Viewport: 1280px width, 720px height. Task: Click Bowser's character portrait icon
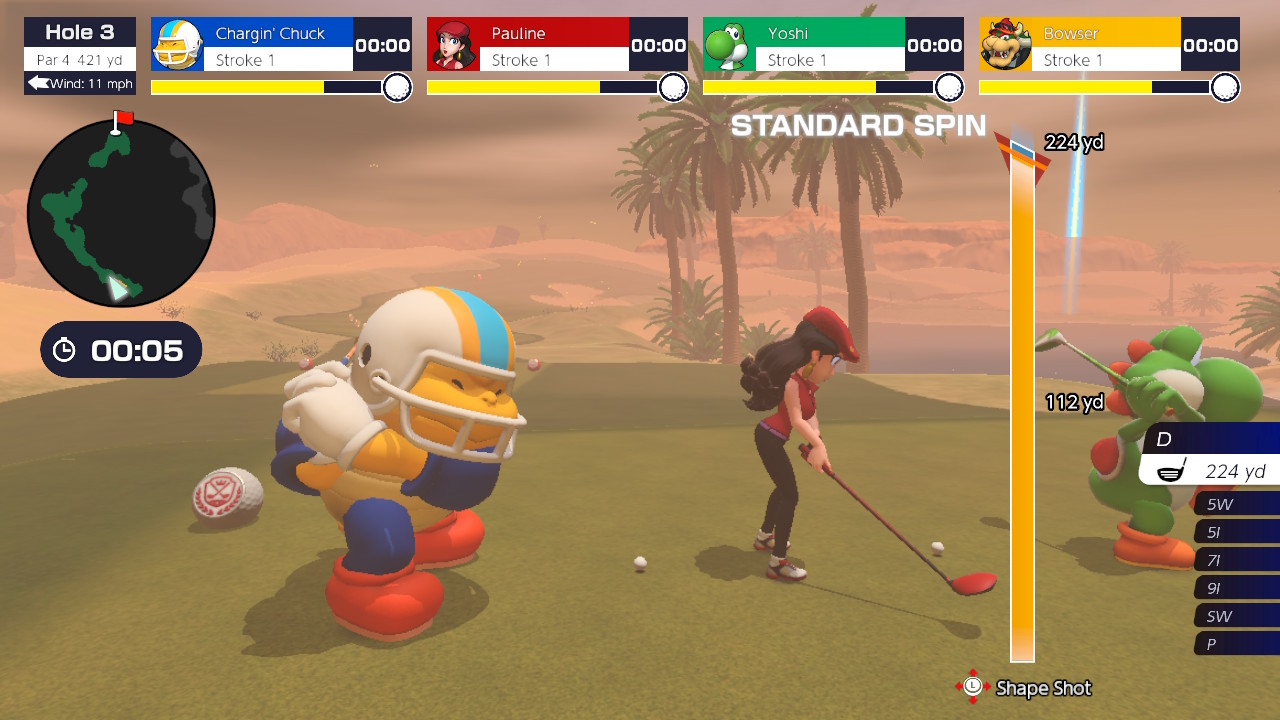(1006, 44)
